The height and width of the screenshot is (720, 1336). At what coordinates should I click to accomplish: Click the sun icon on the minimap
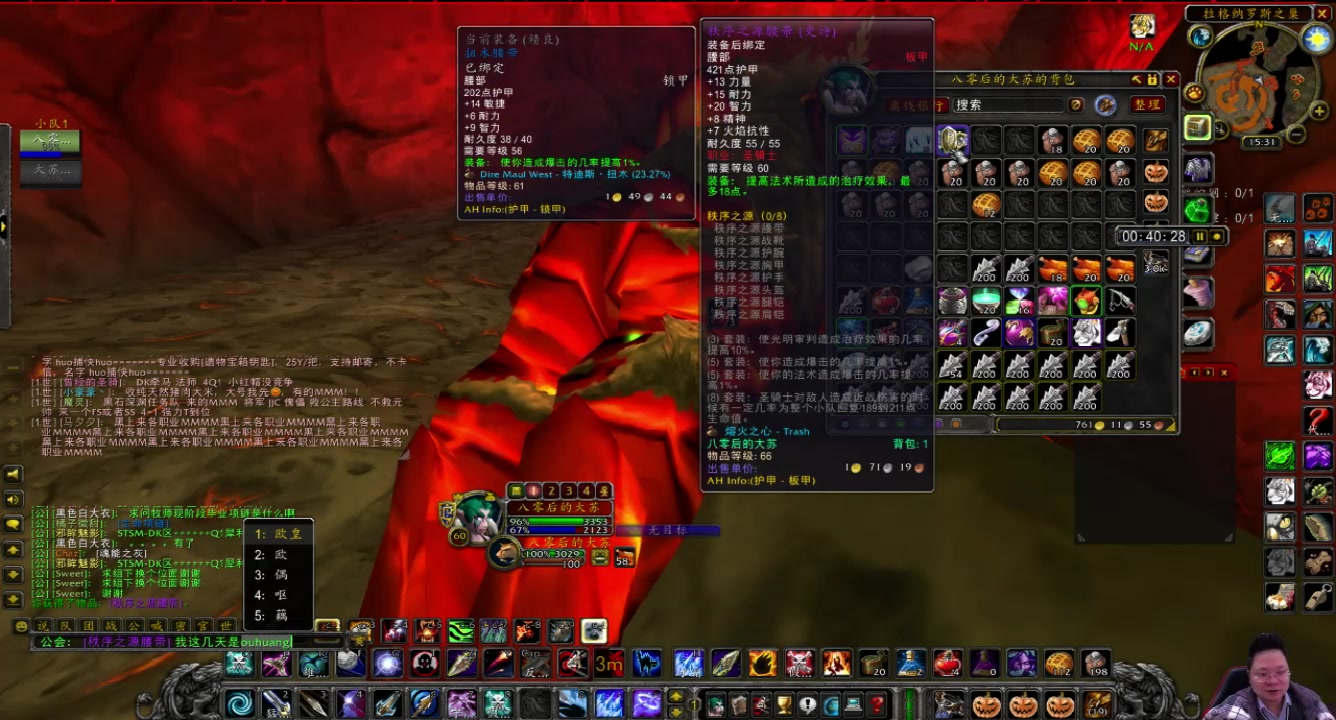[x=1315, y=38]
